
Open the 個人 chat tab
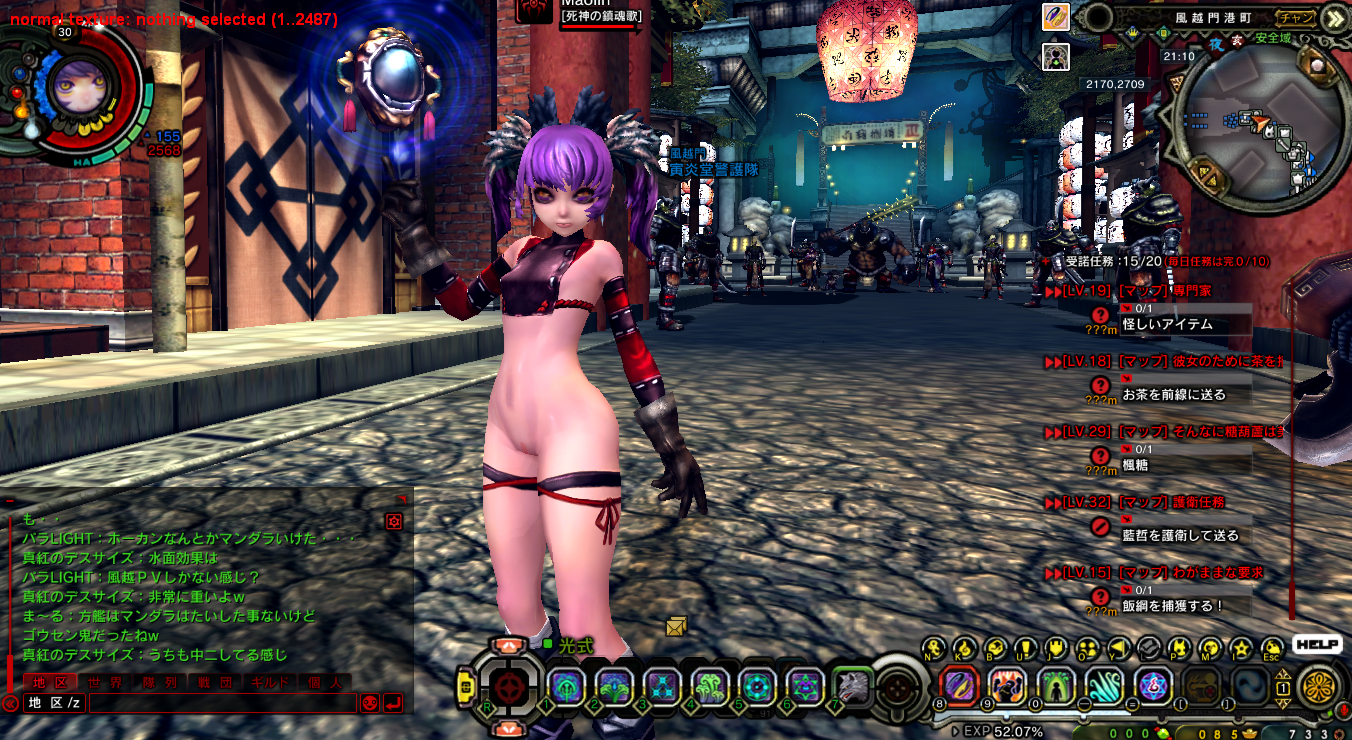pos(324,682)
